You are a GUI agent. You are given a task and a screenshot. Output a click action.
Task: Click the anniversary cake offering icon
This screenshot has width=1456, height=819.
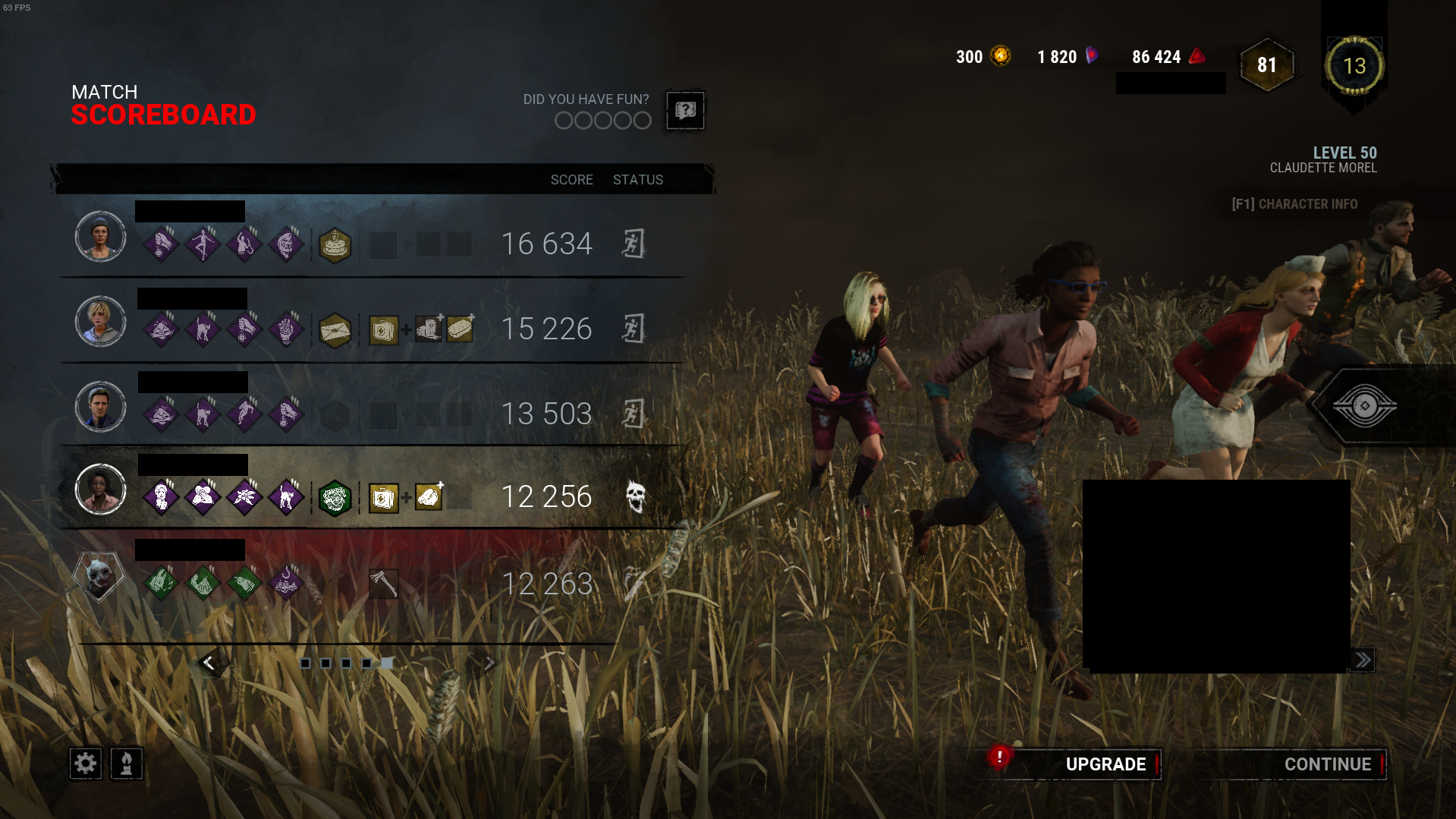coord(335,246)
